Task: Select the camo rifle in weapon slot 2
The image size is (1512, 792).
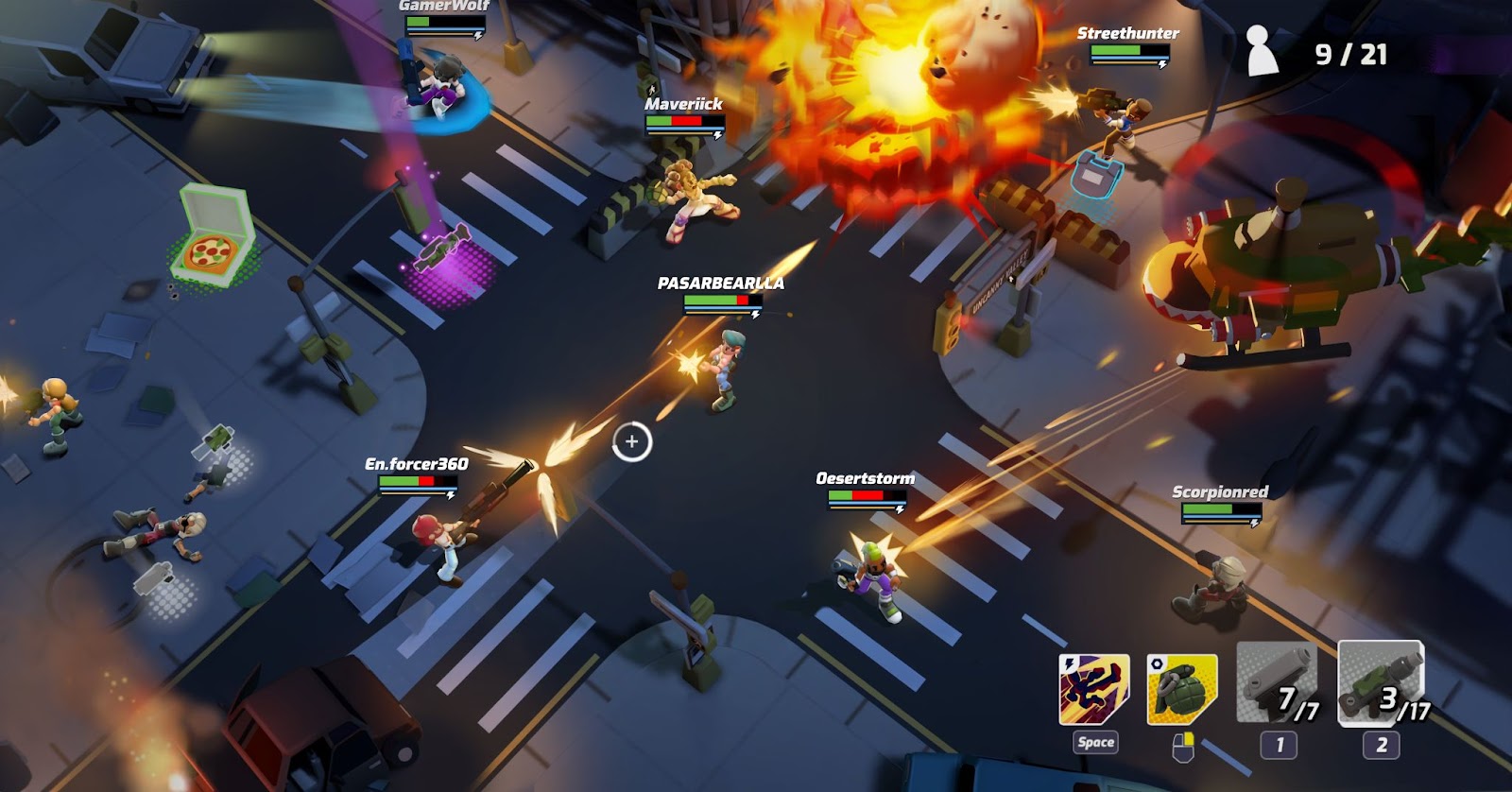Action: (1379, 683)
